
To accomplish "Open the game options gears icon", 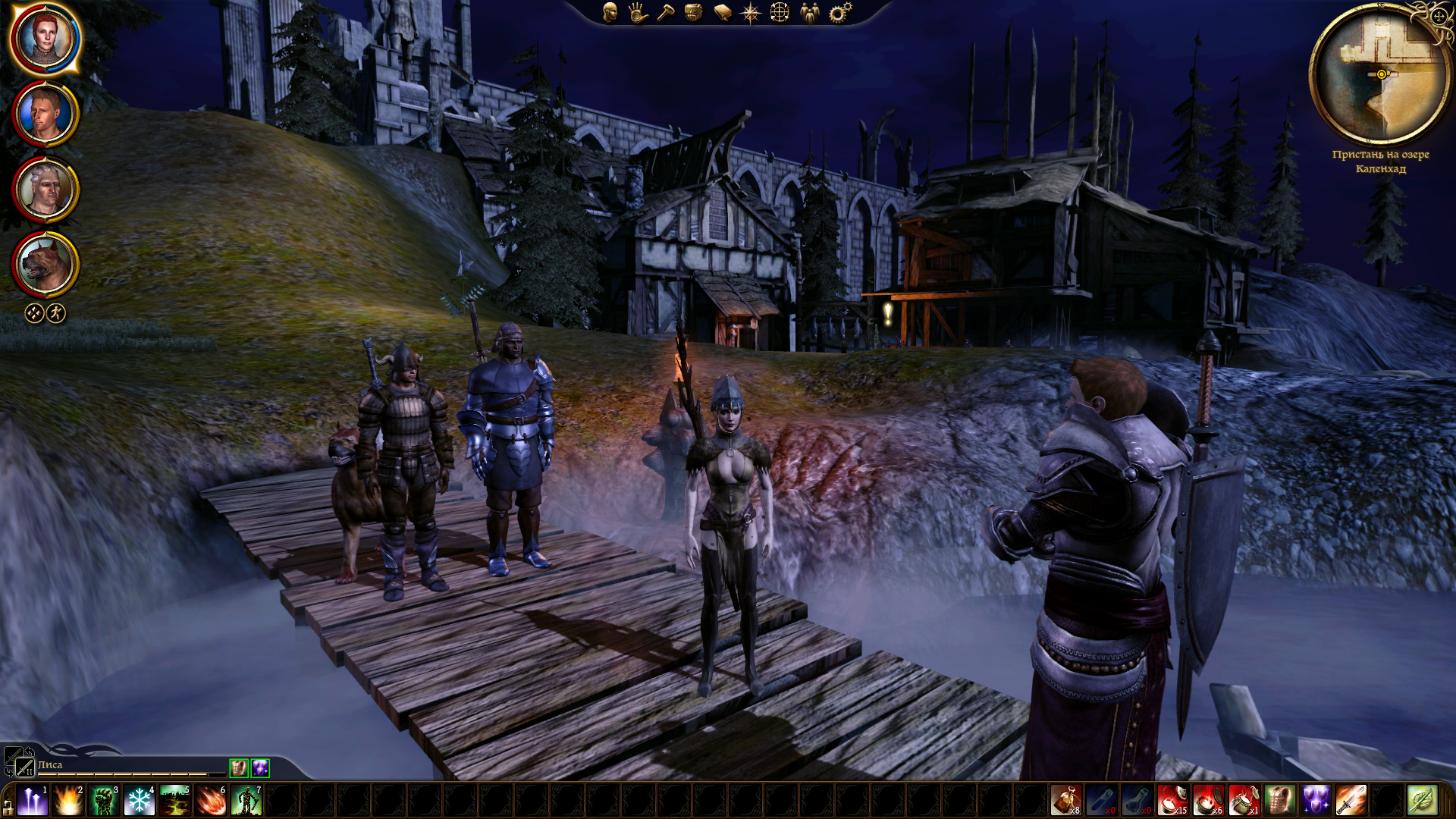I will (839, 12).
